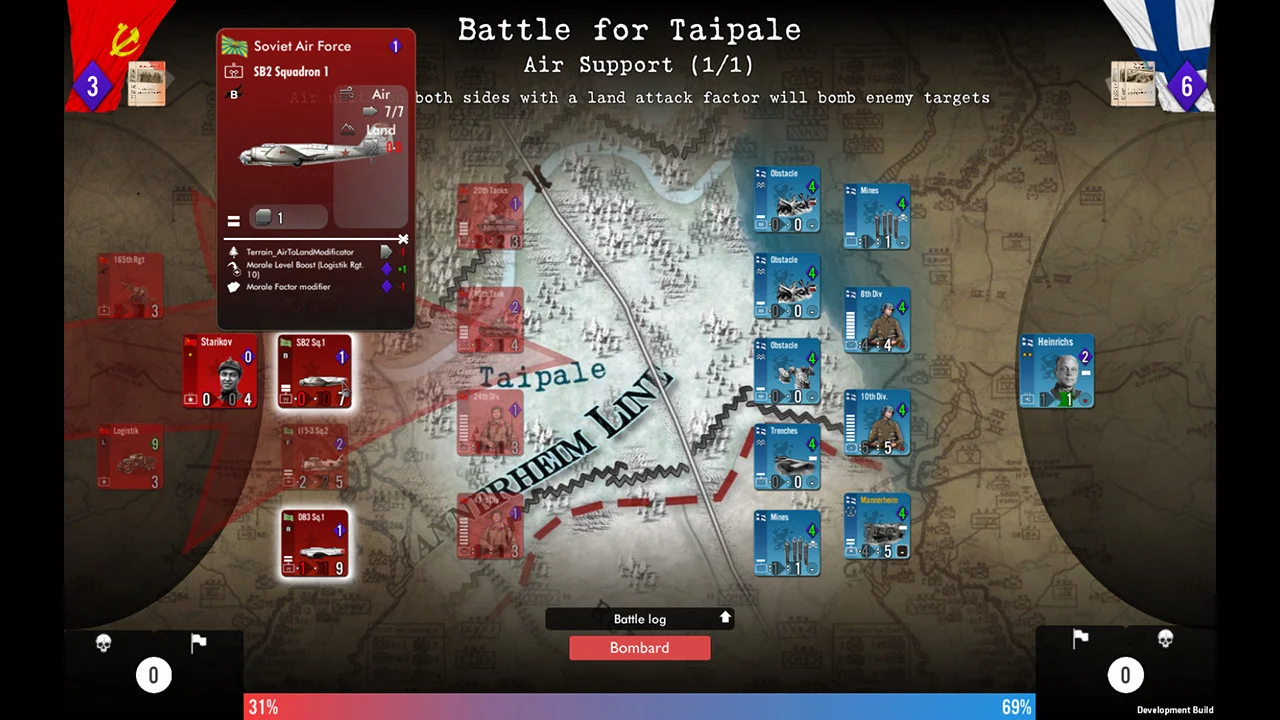This screenshot has width=1280, height=720.
Task: Expand the Battle log panel
Action: [725, 618]
